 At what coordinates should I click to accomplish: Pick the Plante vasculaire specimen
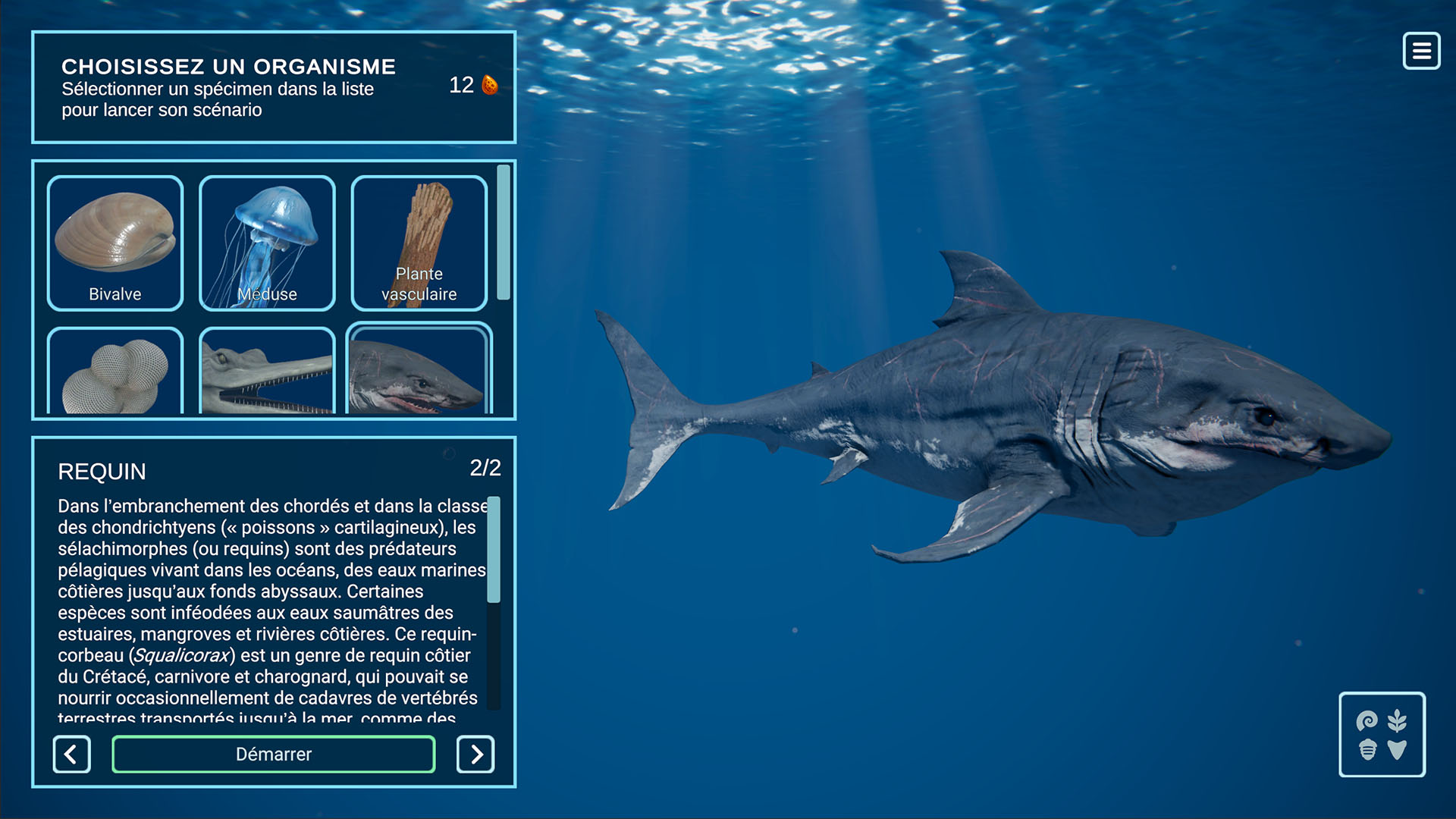419,243
